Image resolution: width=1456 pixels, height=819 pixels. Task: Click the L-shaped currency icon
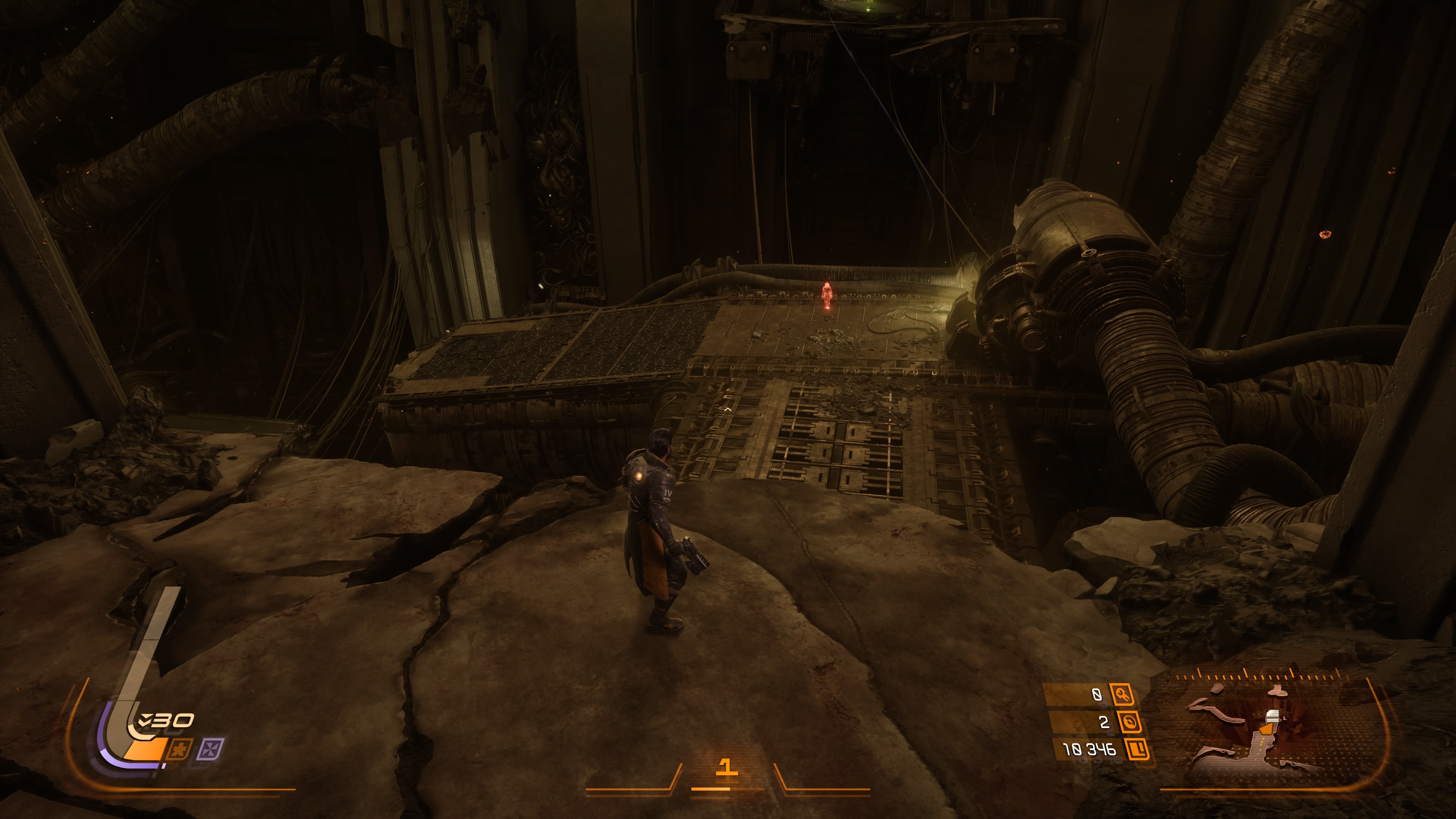(x=1137, y=750)
